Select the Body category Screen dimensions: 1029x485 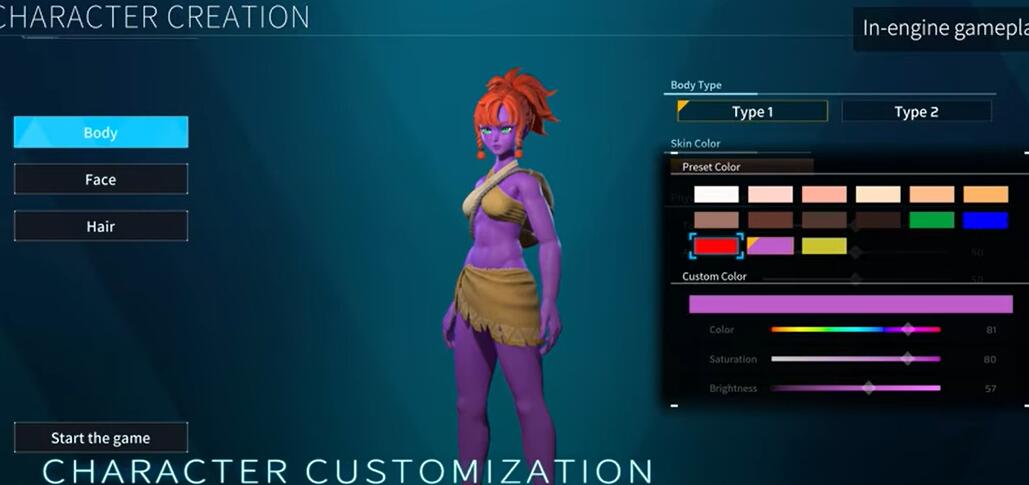pyautogui.click(x=101, y=133)
